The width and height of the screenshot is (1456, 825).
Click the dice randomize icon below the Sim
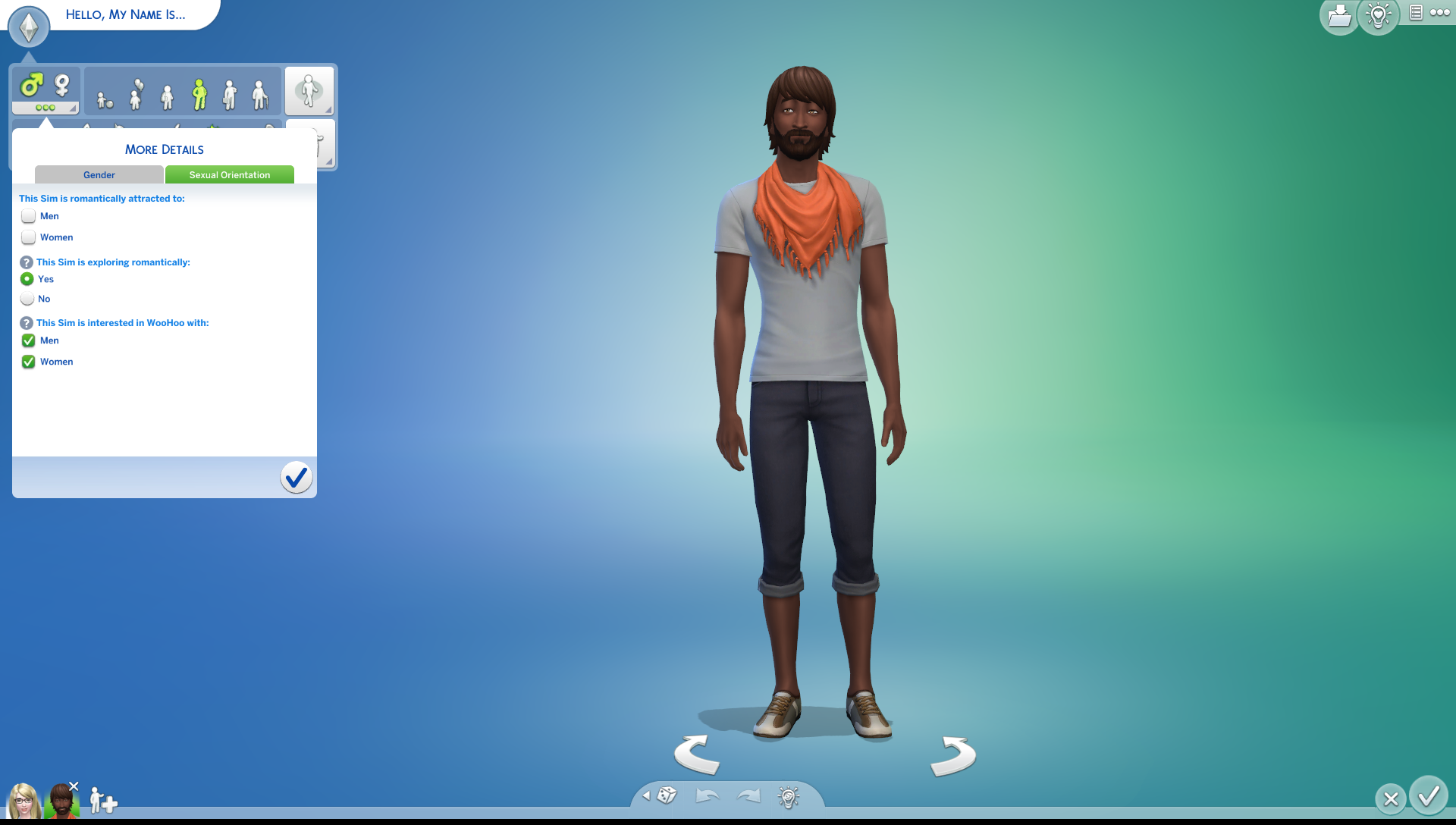[x=666, y=795]
